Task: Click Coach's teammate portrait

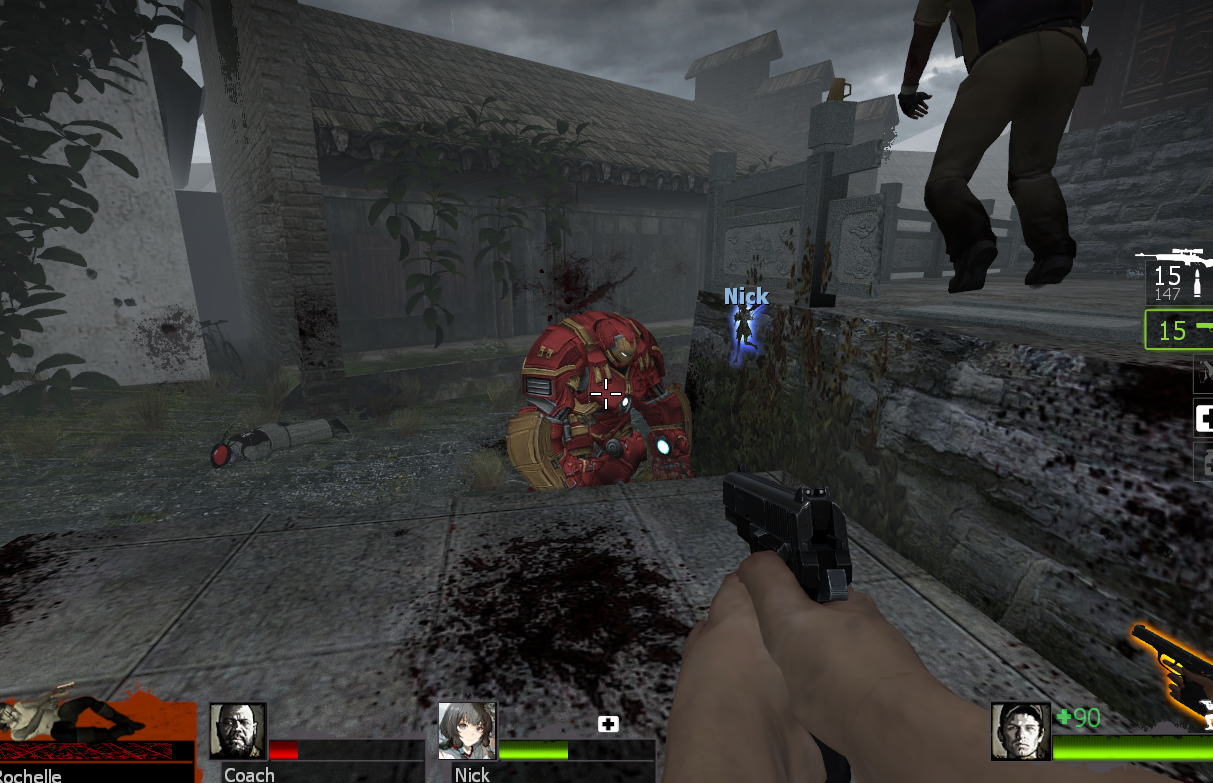Action: [238, 731]
